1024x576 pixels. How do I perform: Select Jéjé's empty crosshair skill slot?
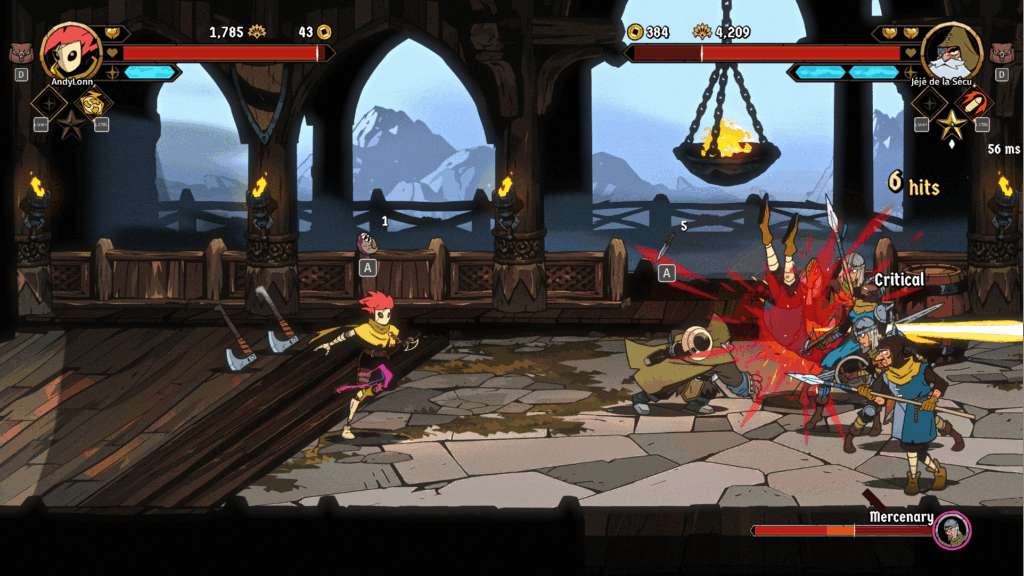tap(930, 102)
